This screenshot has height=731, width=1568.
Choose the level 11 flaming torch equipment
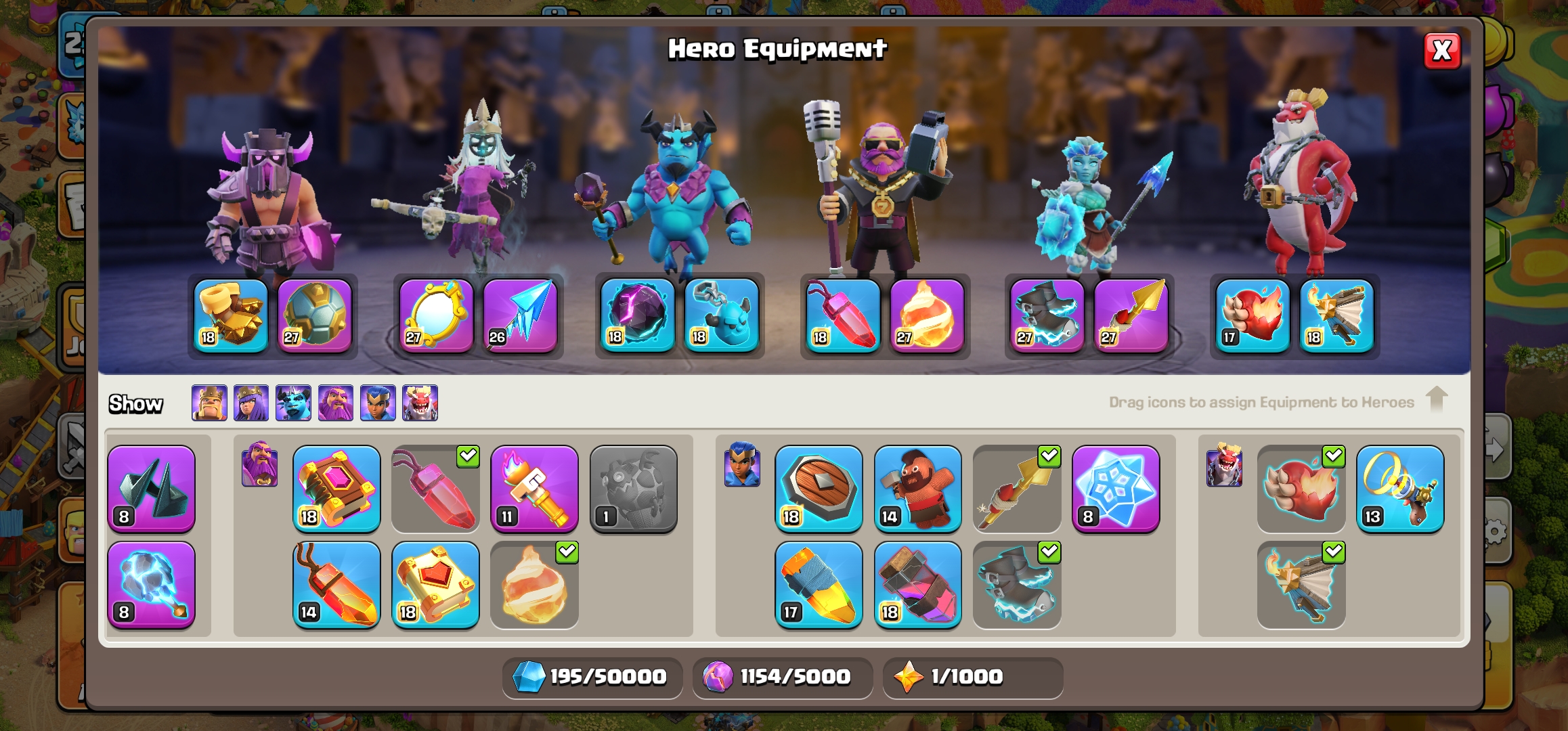pos(535,489)
